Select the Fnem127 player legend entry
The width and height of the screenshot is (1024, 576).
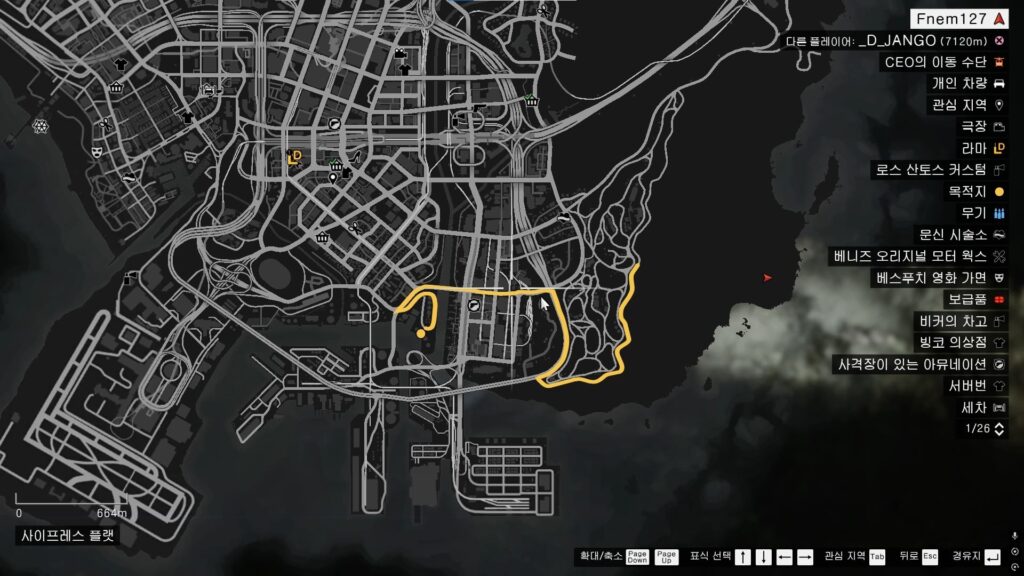[x=960, y=19]
